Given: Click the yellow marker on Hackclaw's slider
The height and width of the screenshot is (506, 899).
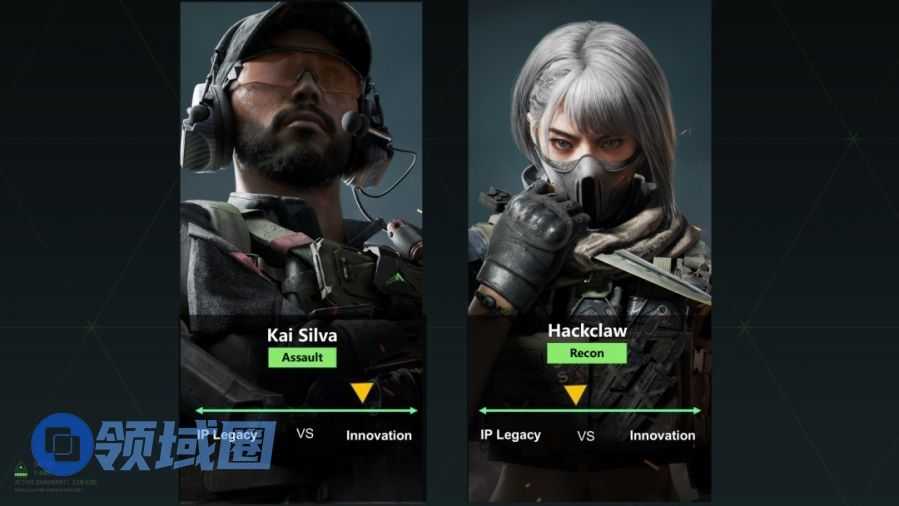Looking at the screenshot, I should pyautogui.click(x=575, y=394).
